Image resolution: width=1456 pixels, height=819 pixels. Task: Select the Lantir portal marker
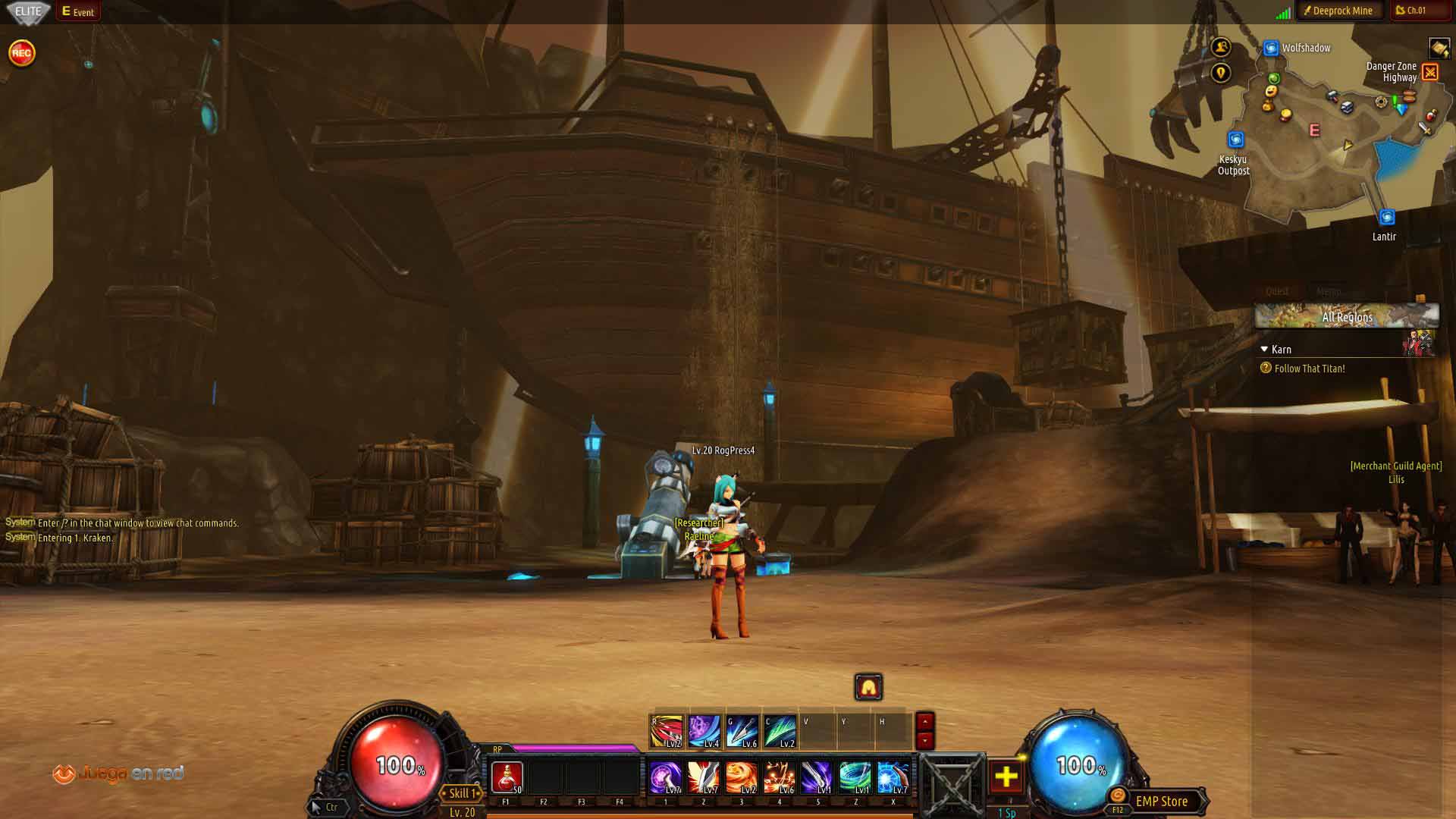pos(1386,218)
